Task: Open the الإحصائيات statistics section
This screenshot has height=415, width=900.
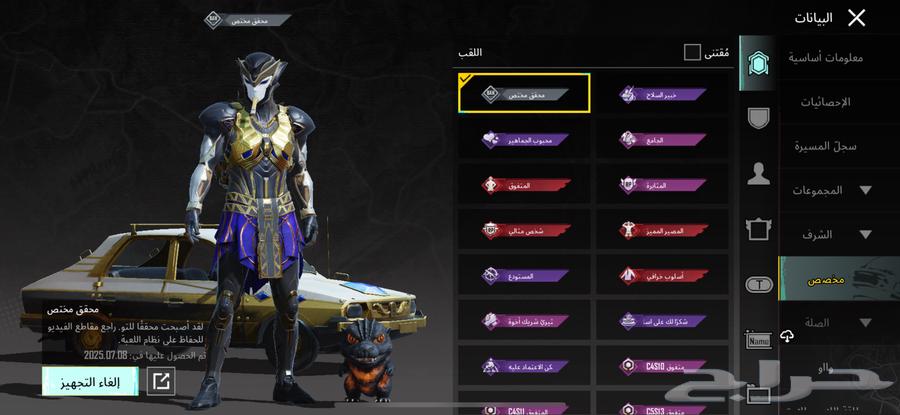Action: click(x=825, y=102)
